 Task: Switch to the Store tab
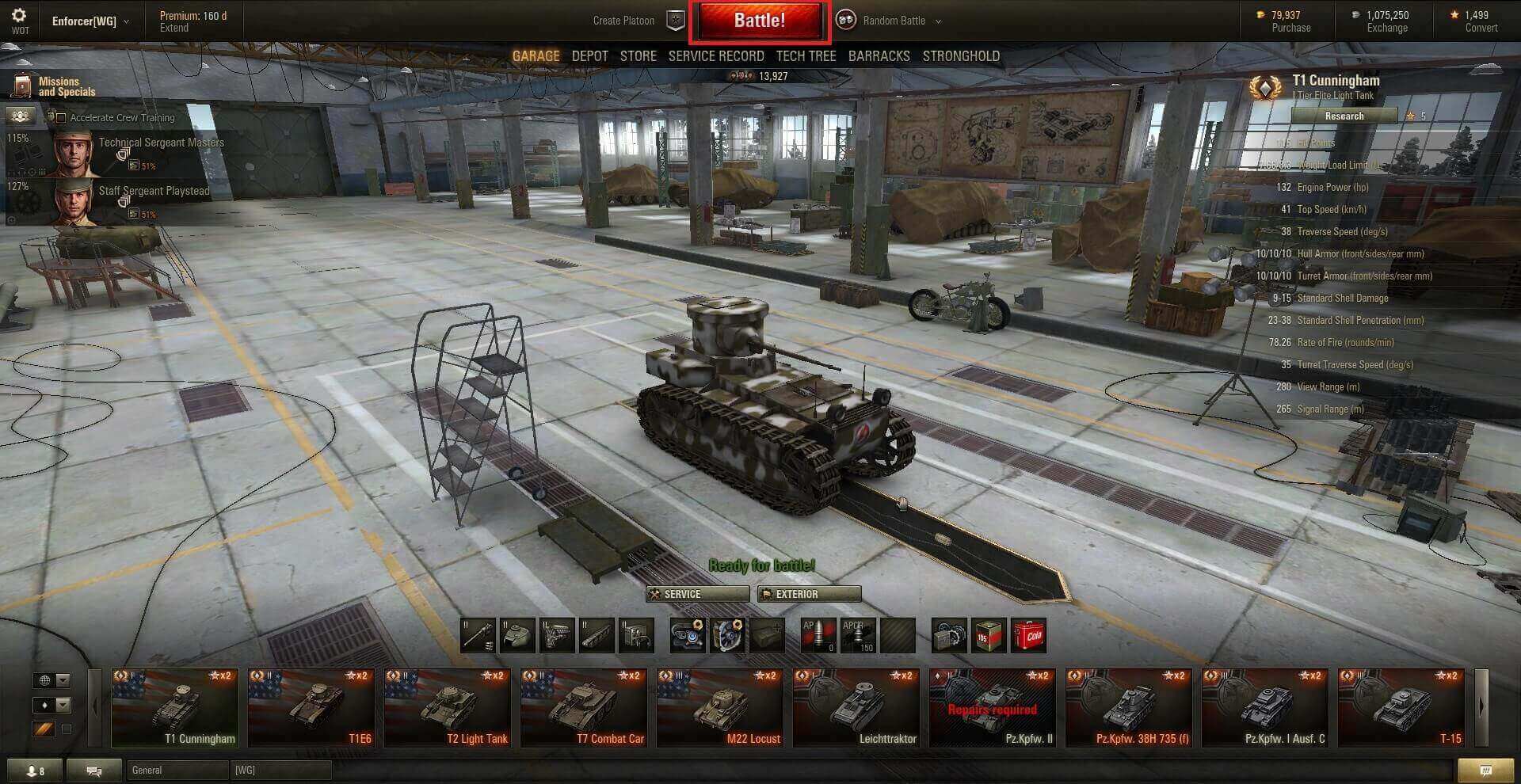pos(638,56)
